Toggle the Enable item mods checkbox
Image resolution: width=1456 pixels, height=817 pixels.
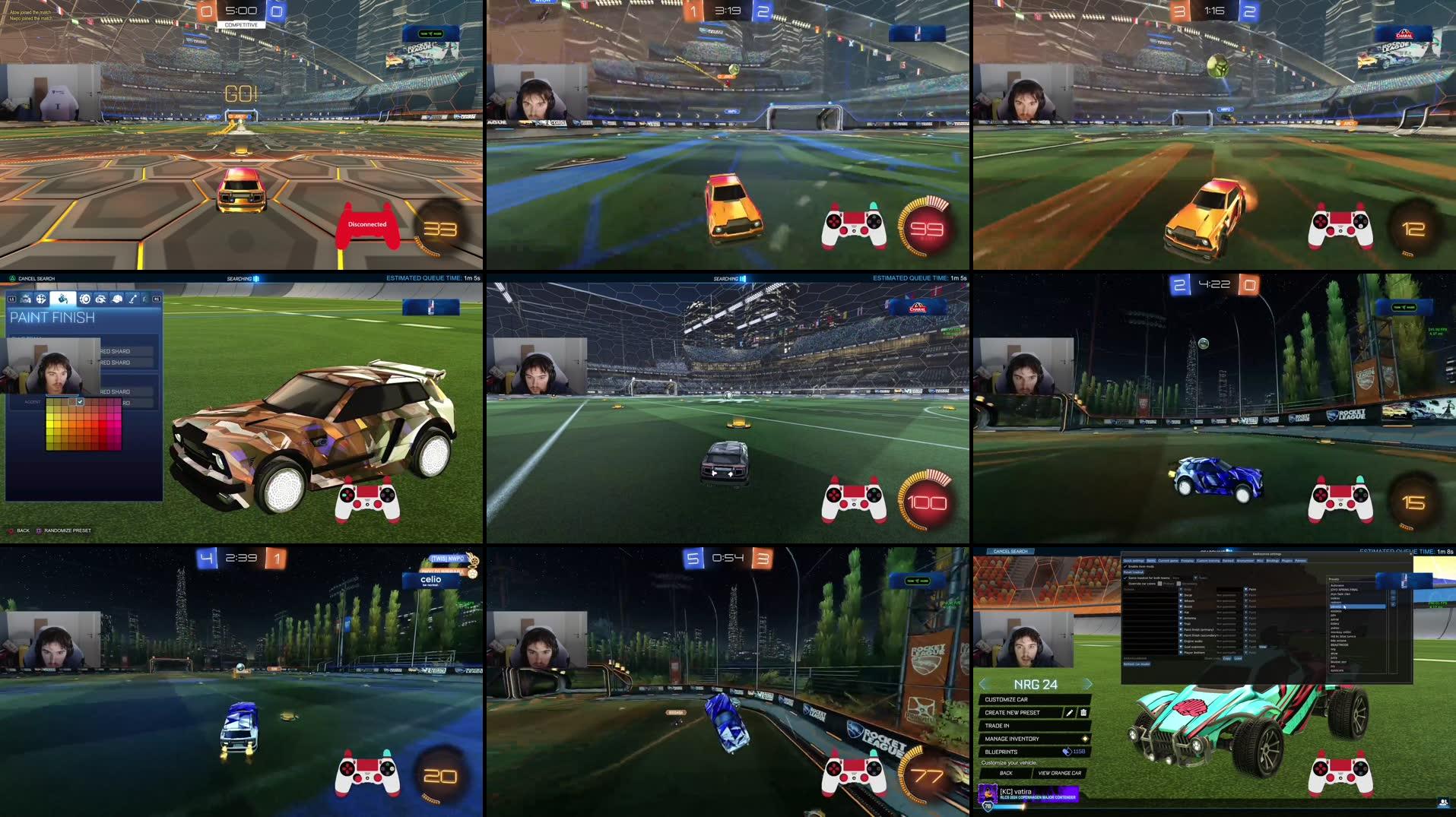coord(1125,566)
